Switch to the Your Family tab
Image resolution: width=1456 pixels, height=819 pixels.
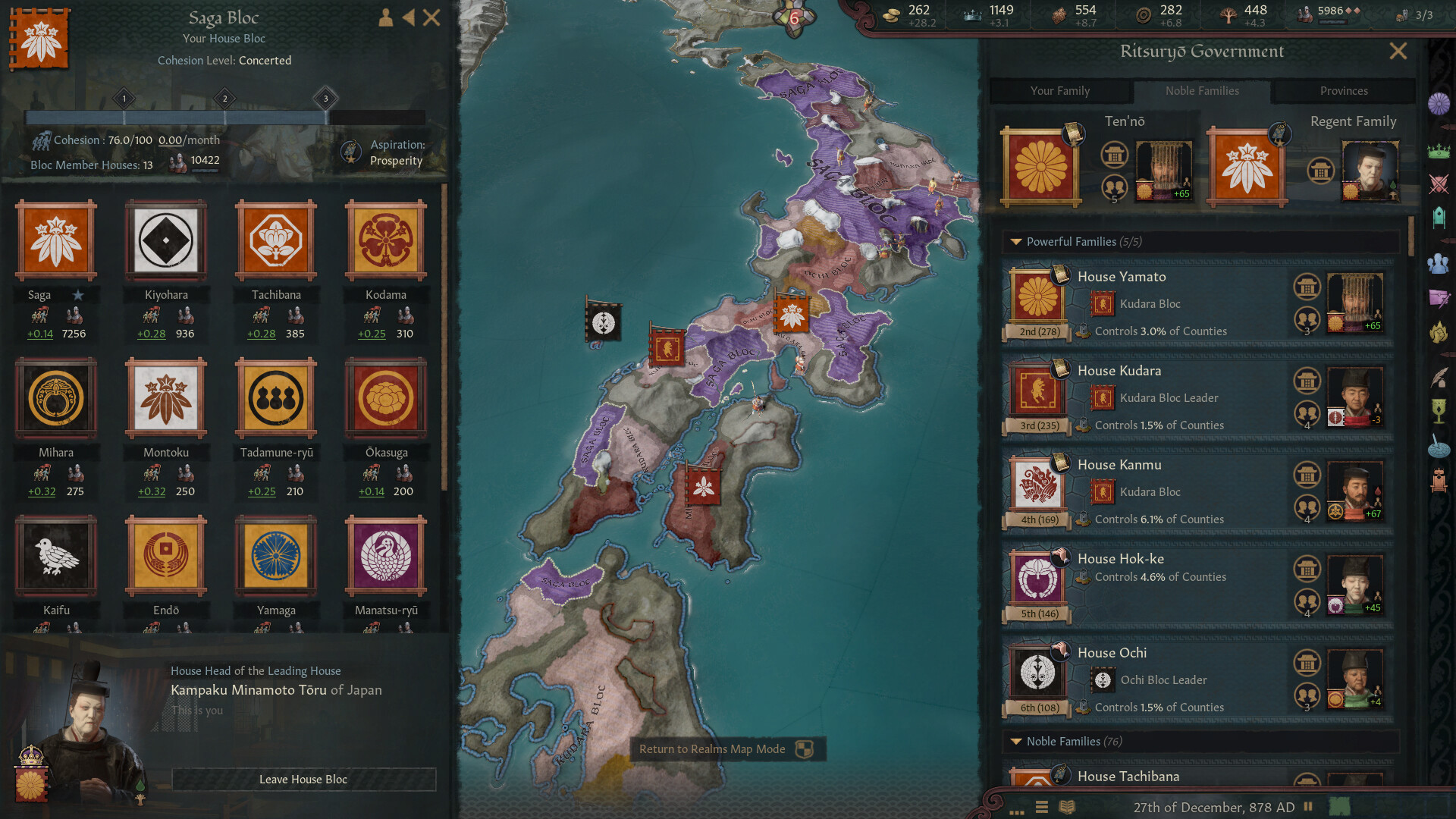[1059, 91]
